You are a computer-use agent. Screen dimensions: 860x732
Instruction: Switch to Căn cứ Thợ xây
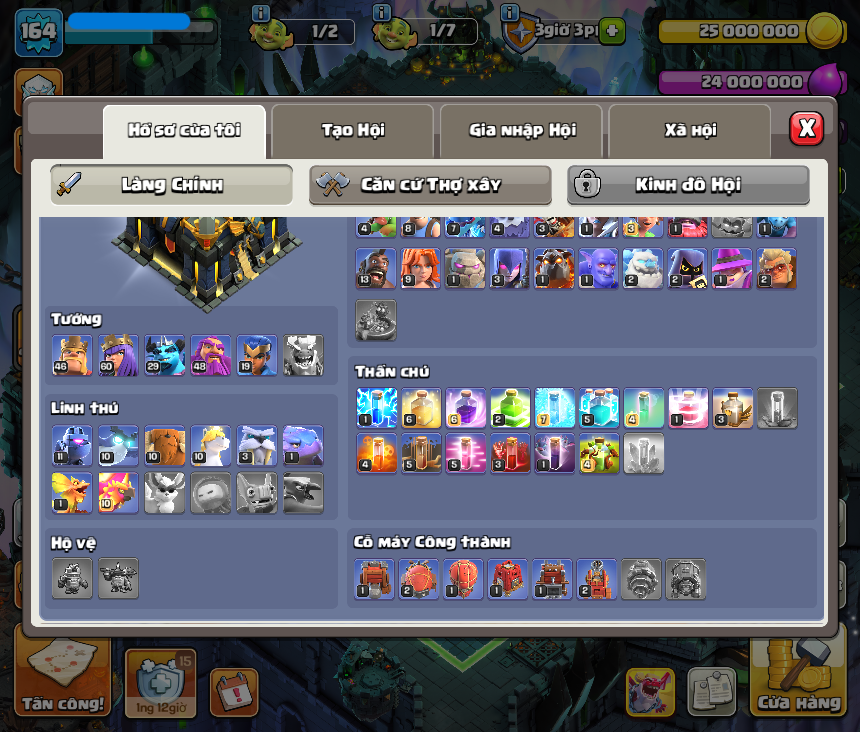click(430, 185)
